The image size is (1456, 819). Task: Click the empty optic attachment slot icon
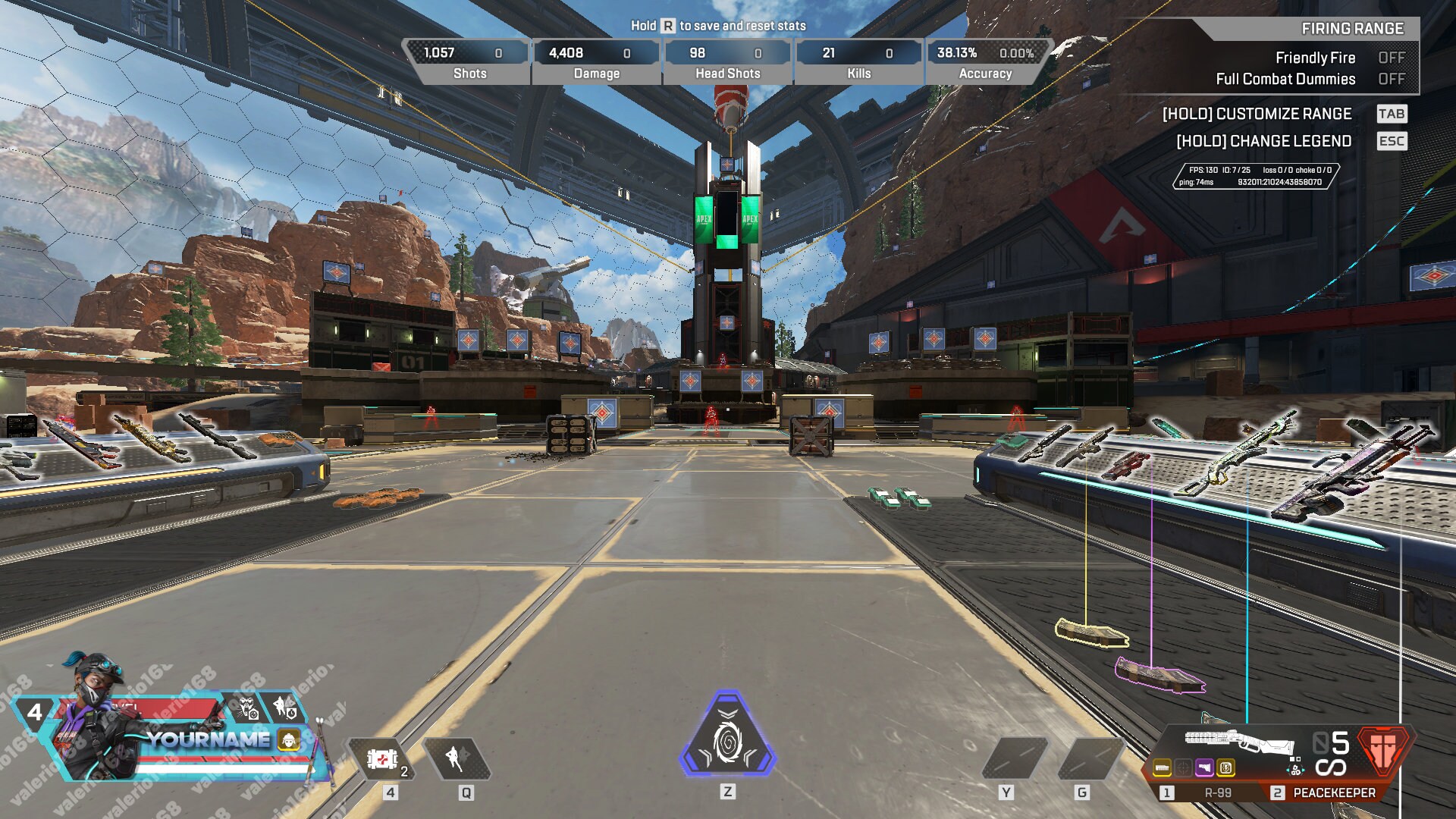tap(1184, 769)
